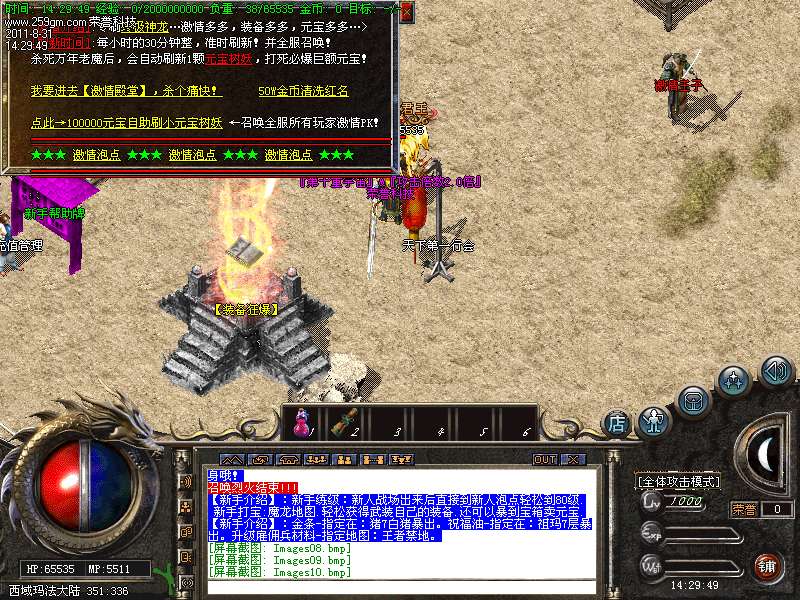Toggle sound with the speaker icon
800x600 pixels.
pos(776,372)
